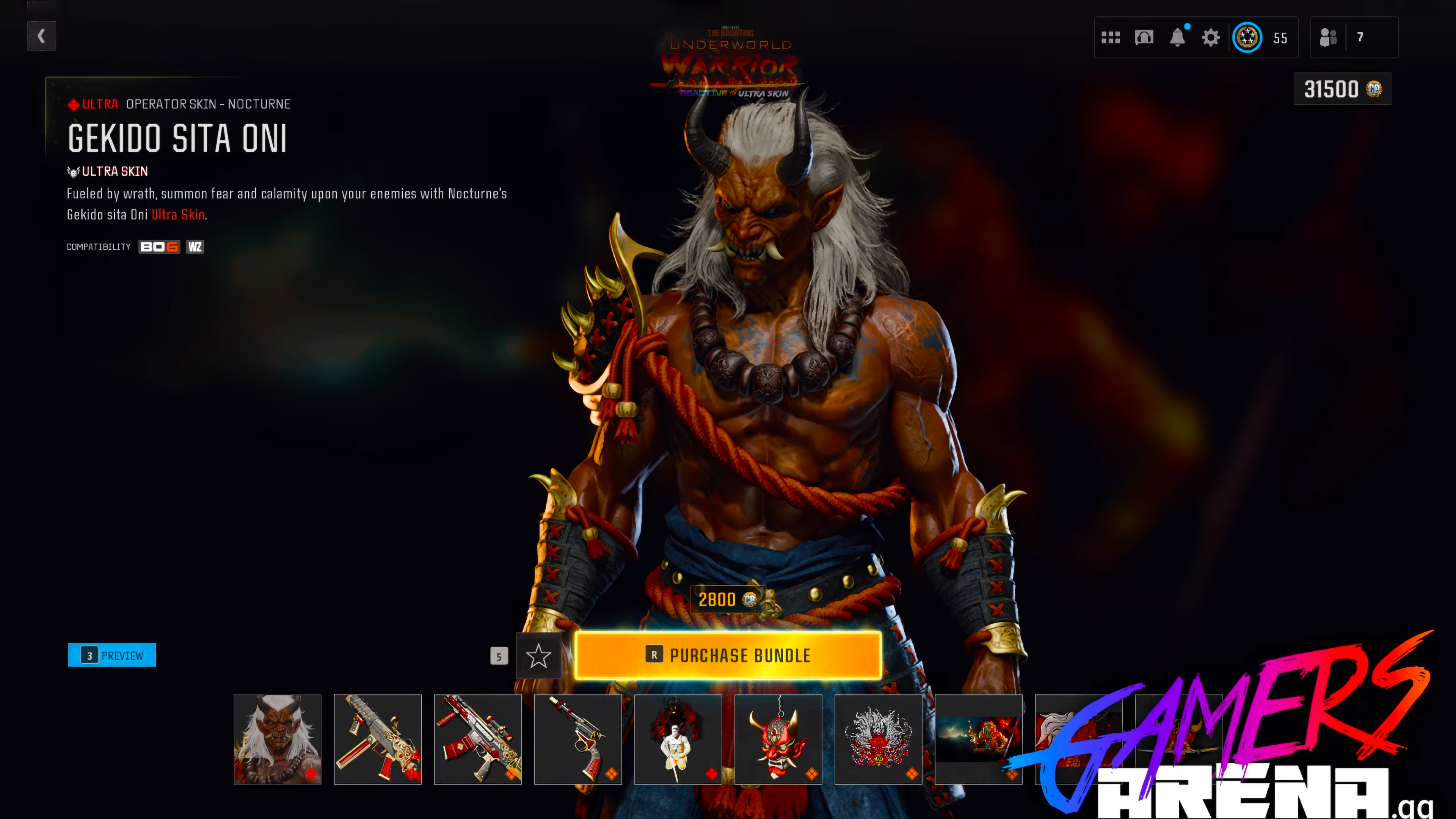Favorite the bundle with the star

tap(539, 656)
